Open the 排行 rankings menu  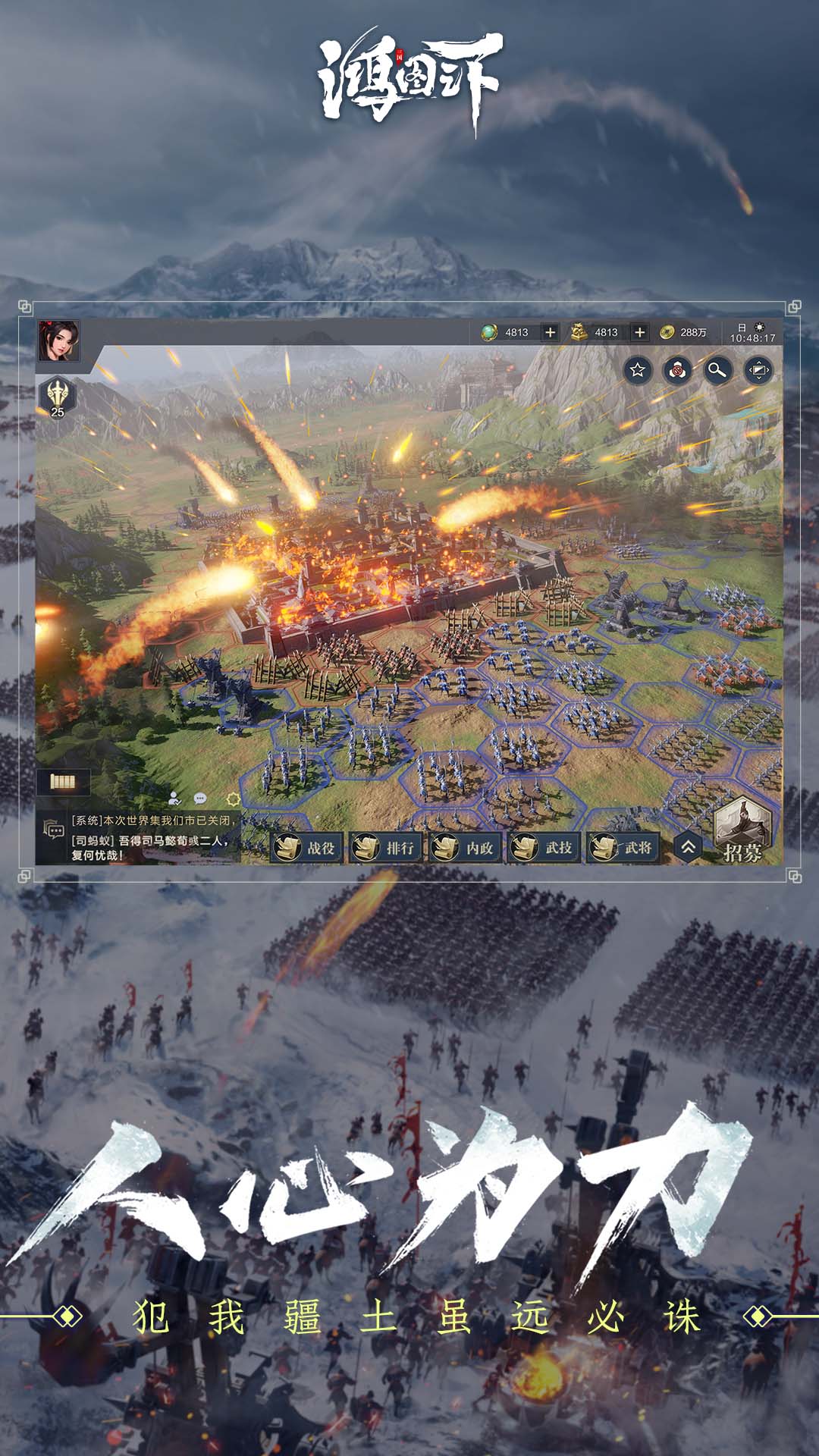[386, 847]
